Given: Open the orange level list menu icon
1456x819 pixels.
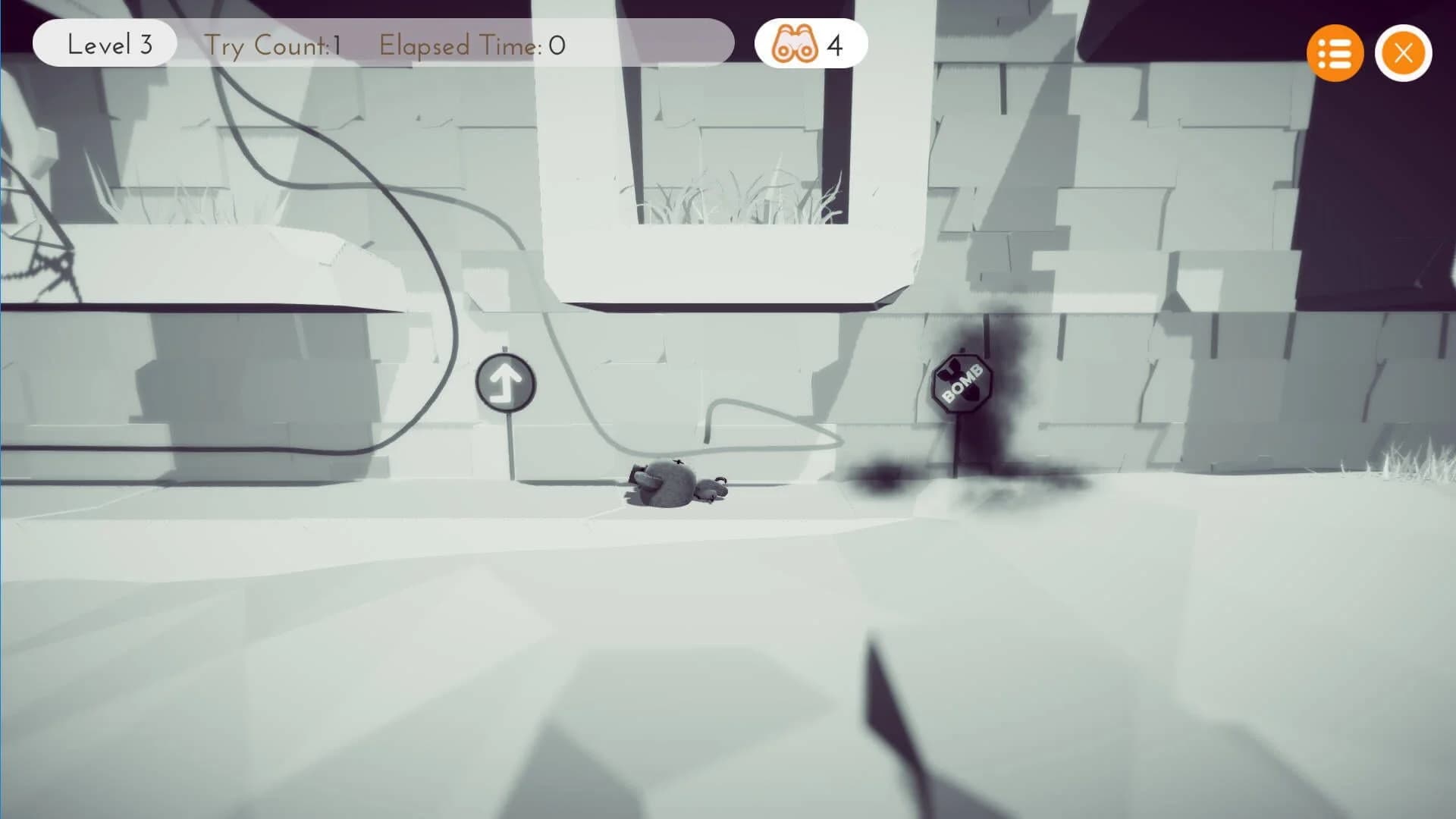Looking at the screenshot, I should click(1335, 52).
